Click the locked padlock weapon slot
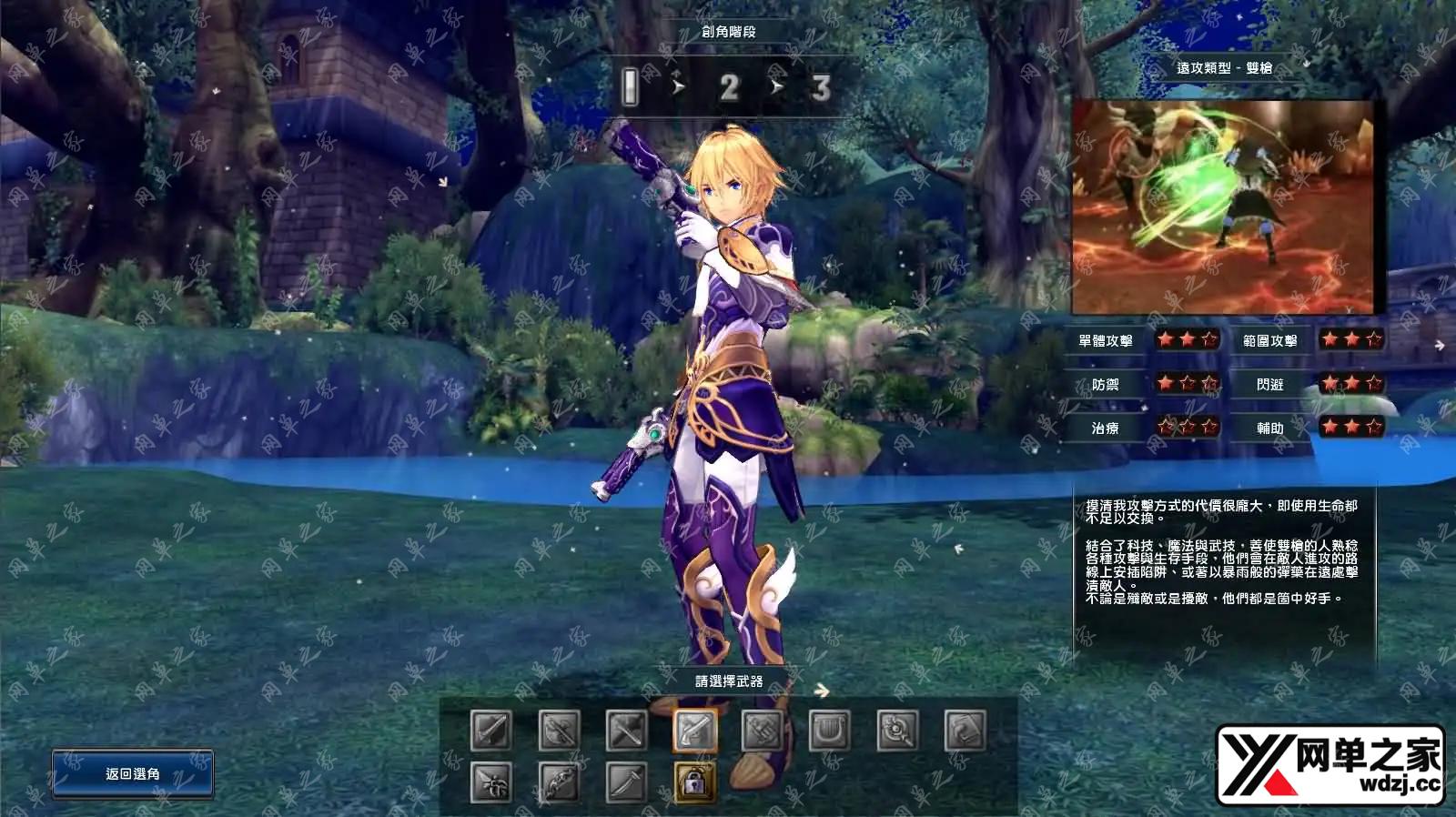The height and width of the screenshot is (817, 1456). point(695,782)
